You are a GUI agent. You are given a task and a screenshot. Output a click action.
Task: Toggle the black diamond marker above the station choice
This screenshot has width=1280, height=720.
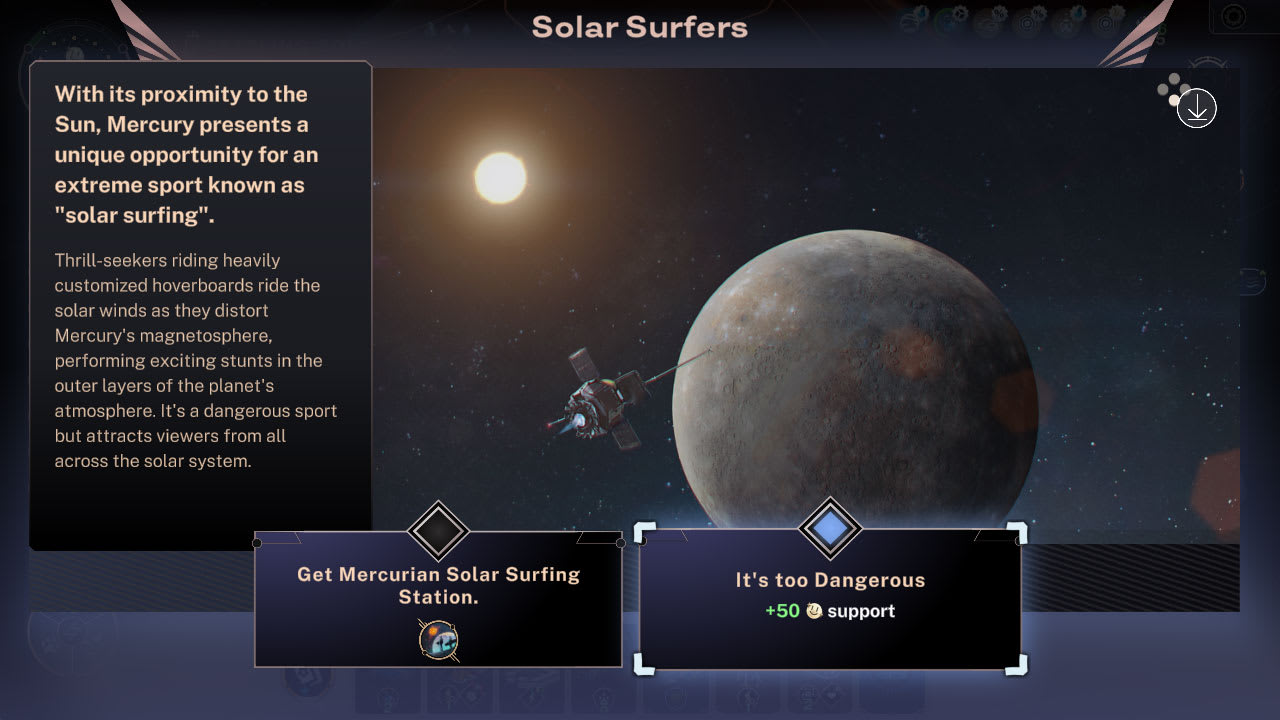[437, 531]
